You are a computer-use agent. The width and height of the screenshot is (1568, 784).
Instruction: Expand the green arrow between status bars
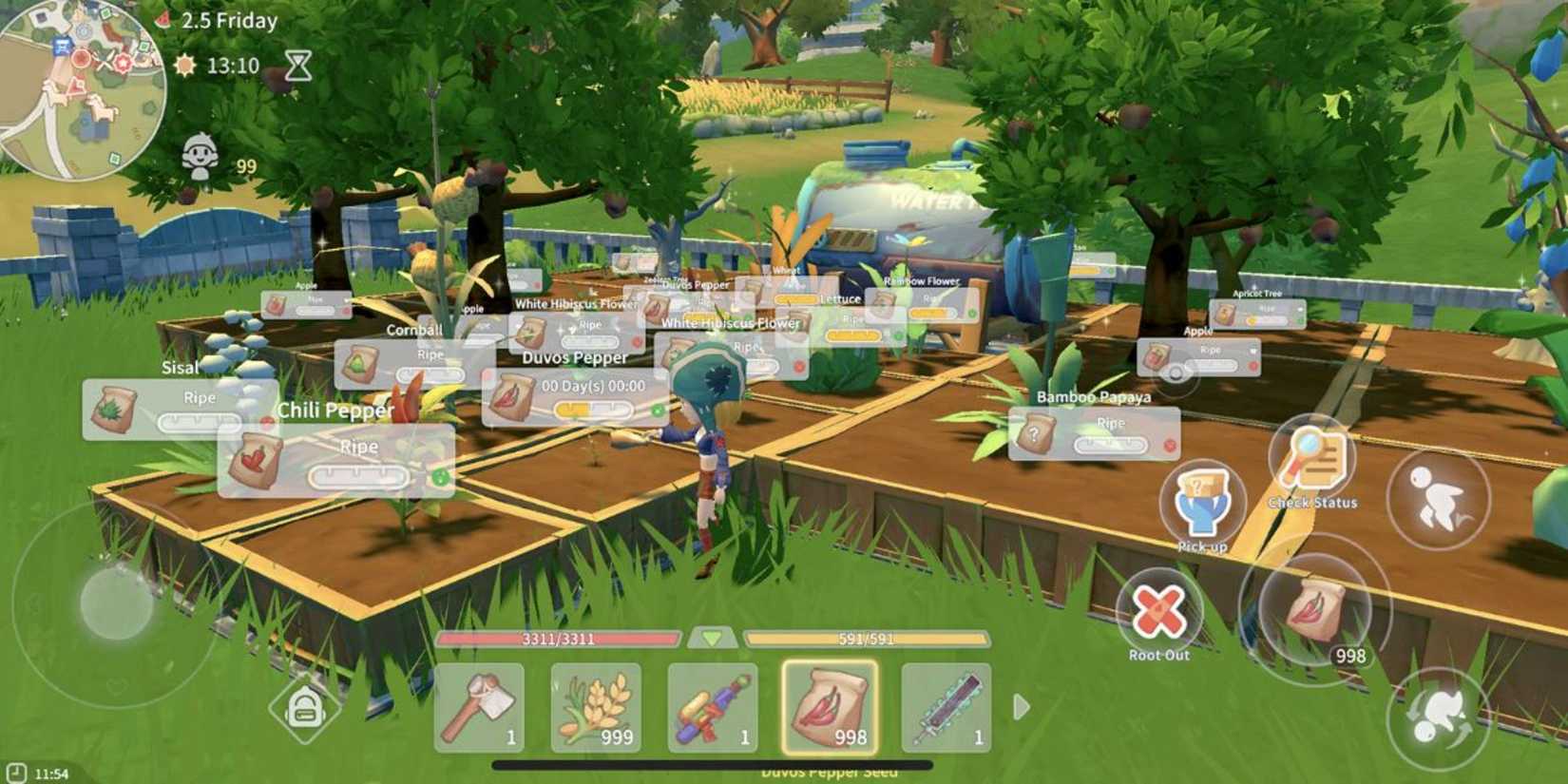point(713,639)
